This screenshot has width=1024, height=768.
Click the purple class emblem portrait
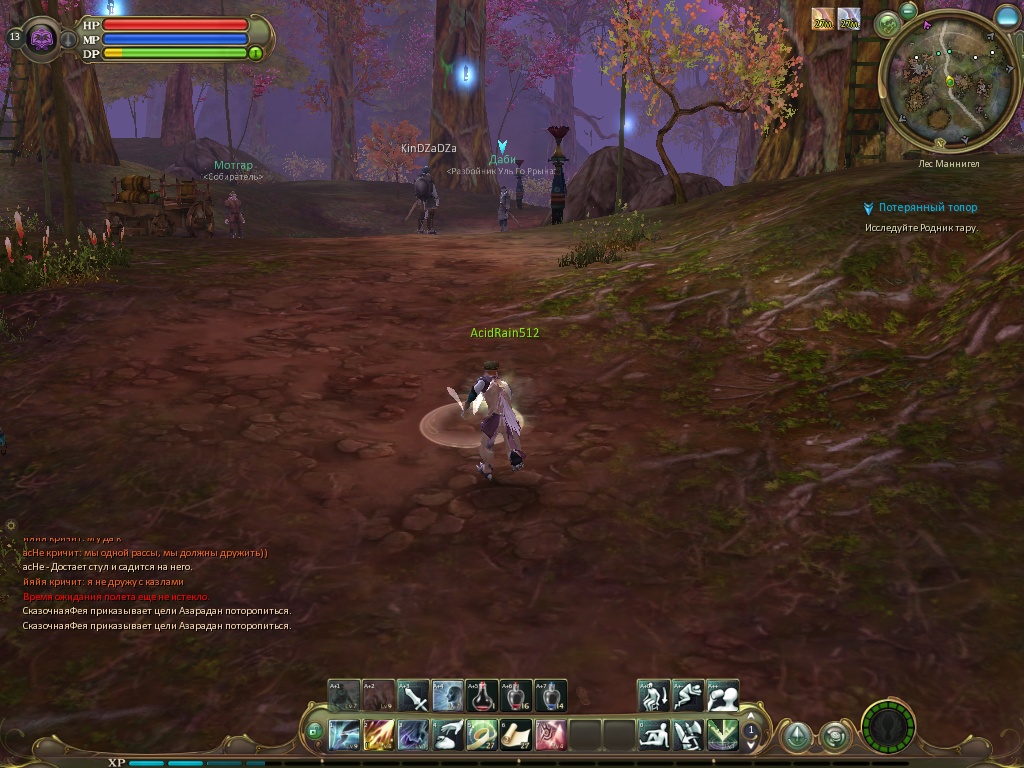tap(42, 39)
